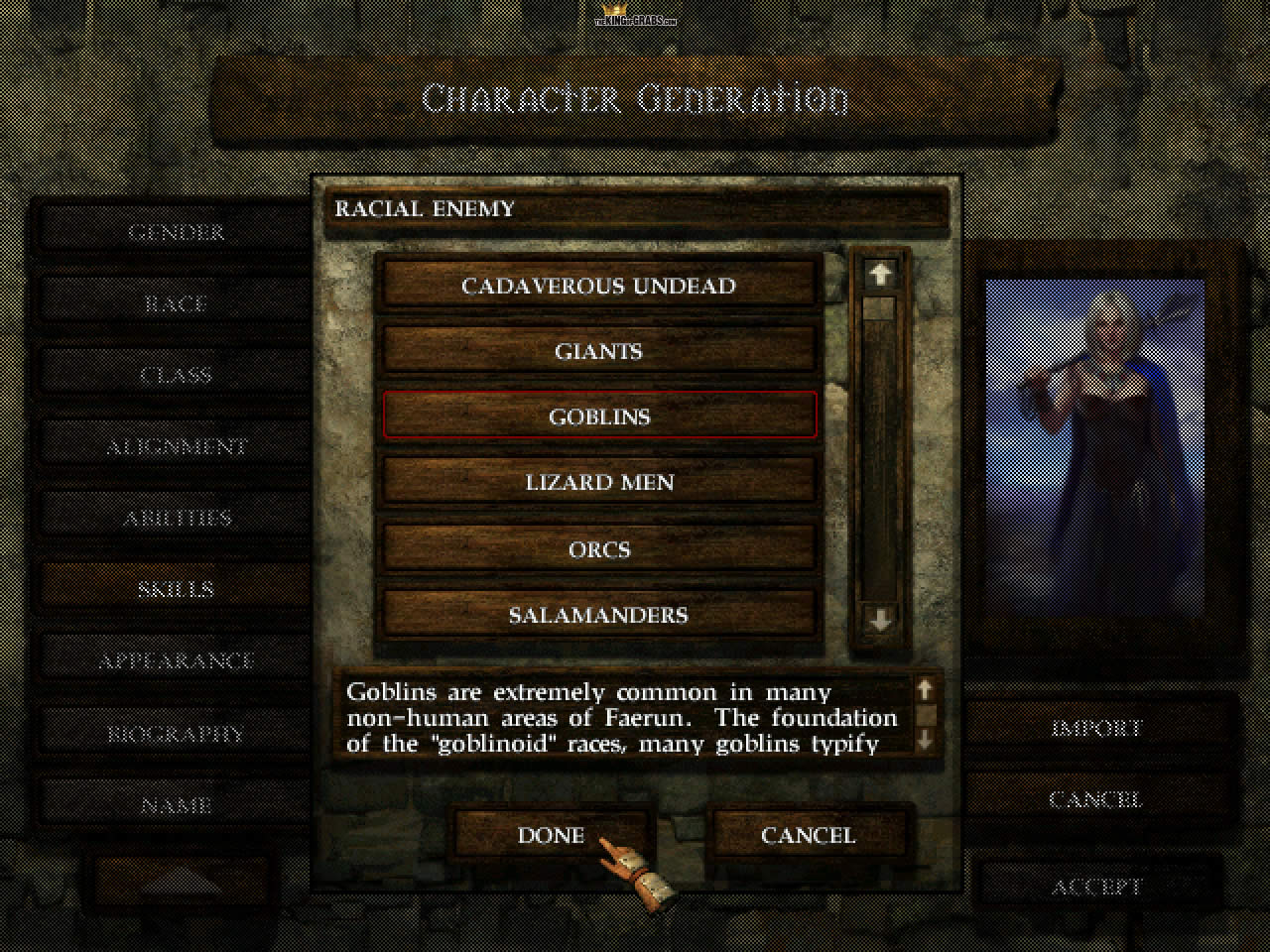Image resolution: width=1270 pixels, height=952 pixels.
Task: Click the description text scroll-up arrow
Action: click(x=925, y=689)
